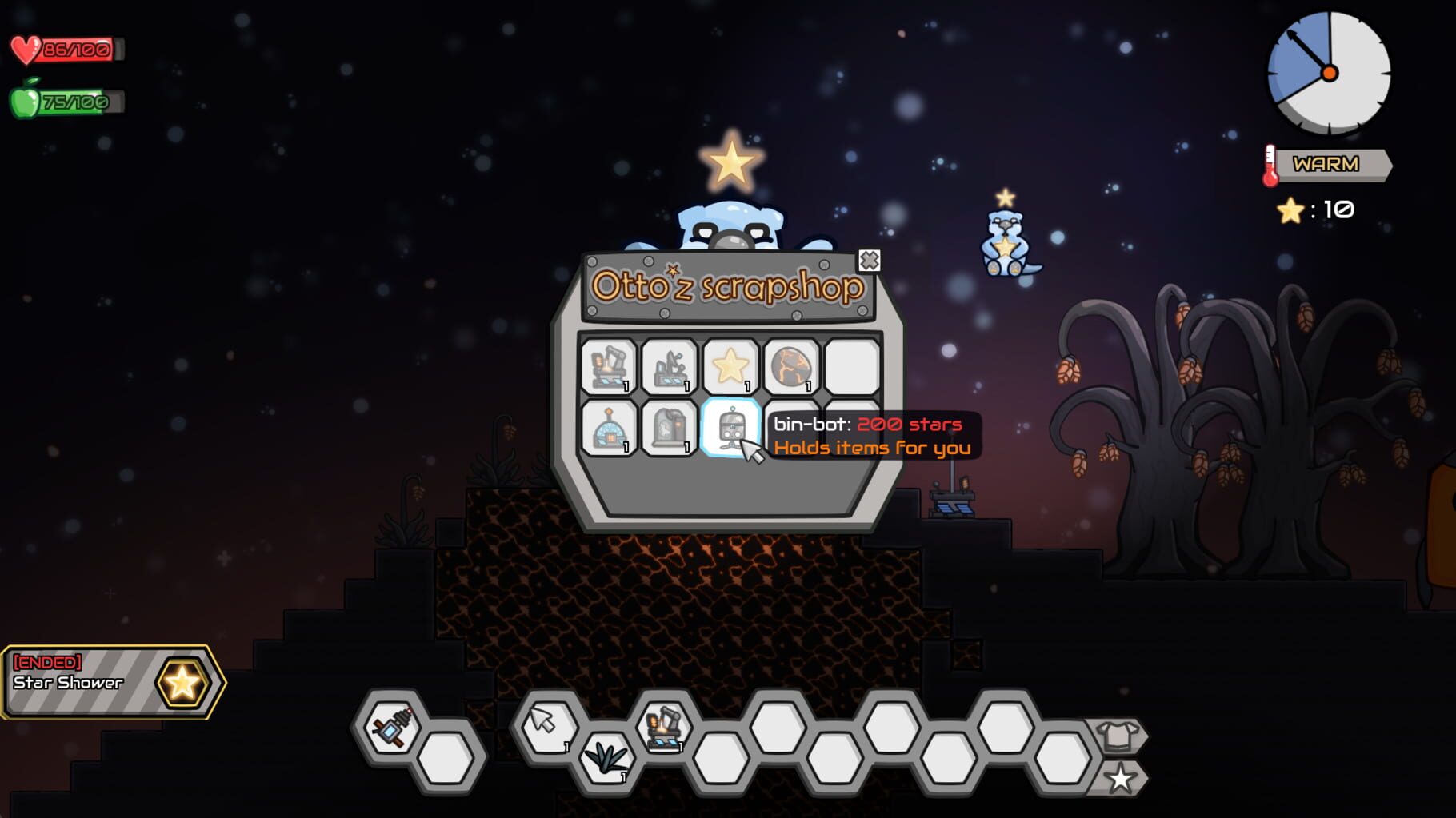Select the robotic arm fabricator in the first shop slot
This screenshot has width=1456, height=818.
(610, 365)
